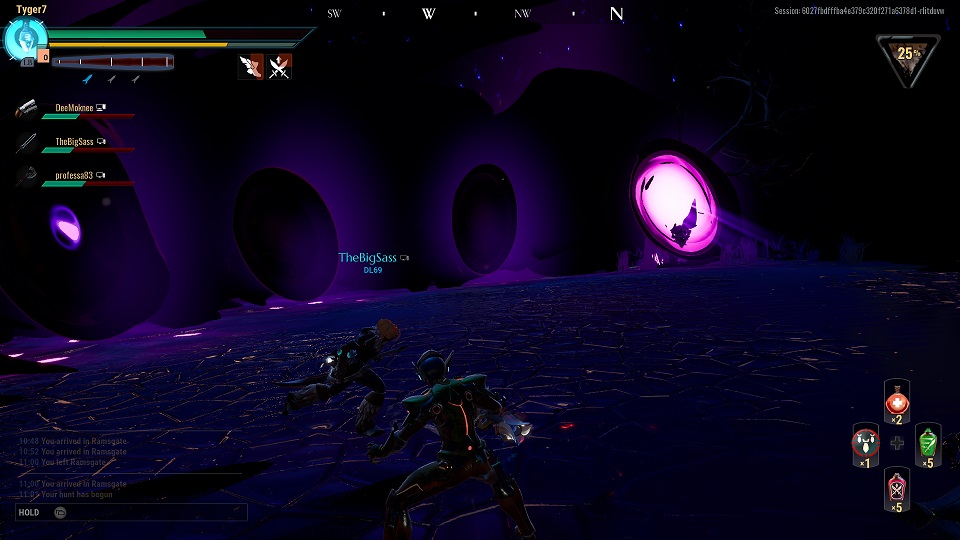This screenshot has width=960, height=540.
Task: Activate the ghost-face target consumable slot
Action: [865, 441]
